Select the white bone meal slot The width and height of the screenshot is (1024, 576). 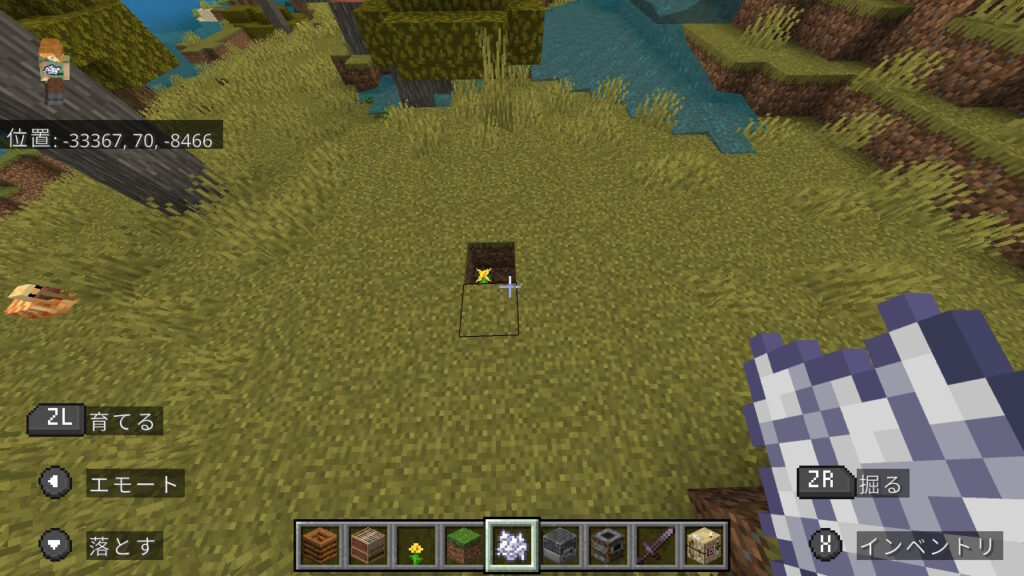[x=511, y=546]
